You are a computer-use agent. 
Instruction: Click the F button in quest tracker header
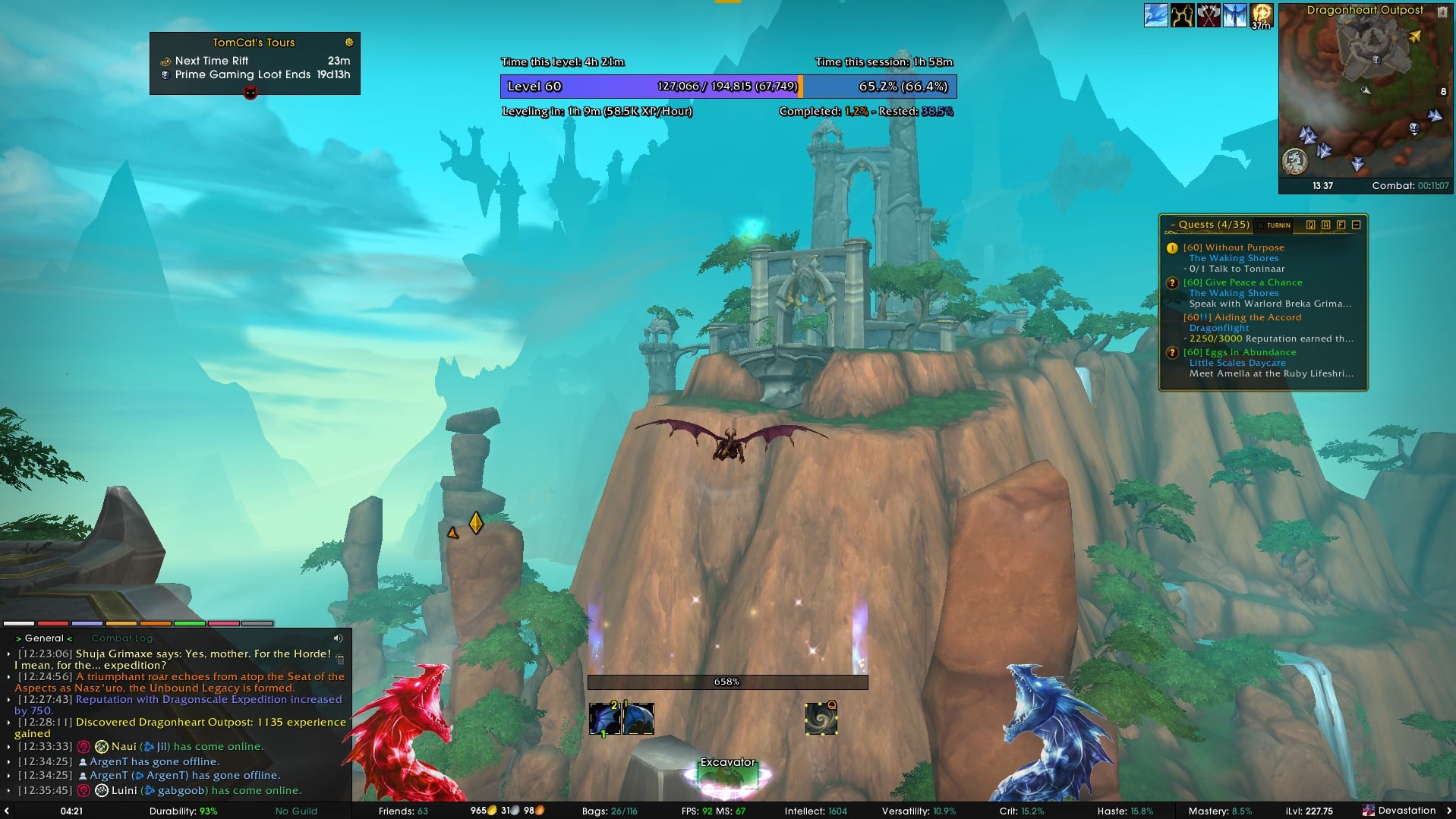[1341, 225]
